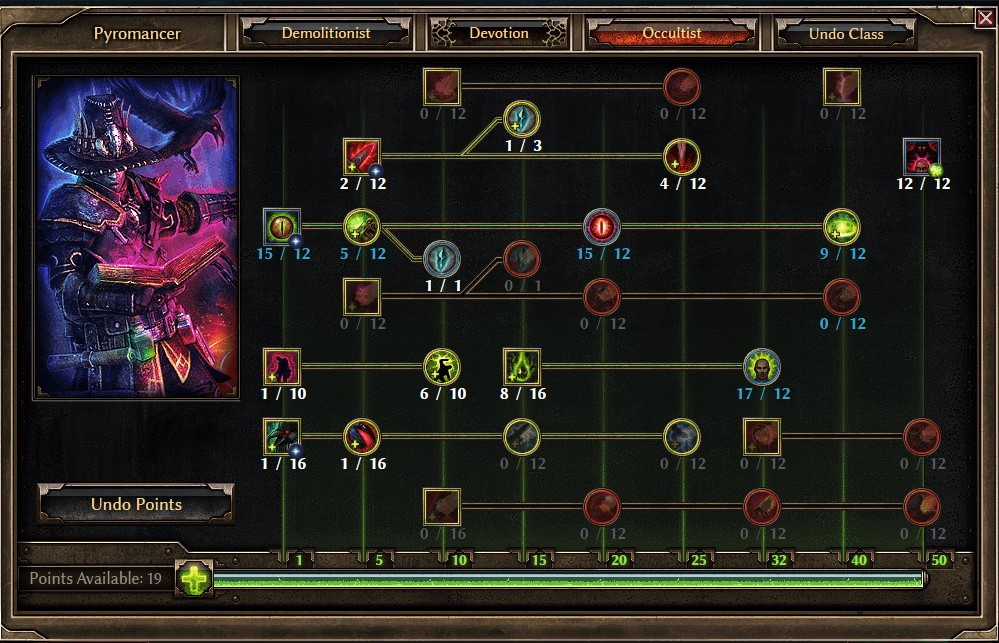Select the Occultist mastery tab
The image size is (999, 643).
point(671,33)
